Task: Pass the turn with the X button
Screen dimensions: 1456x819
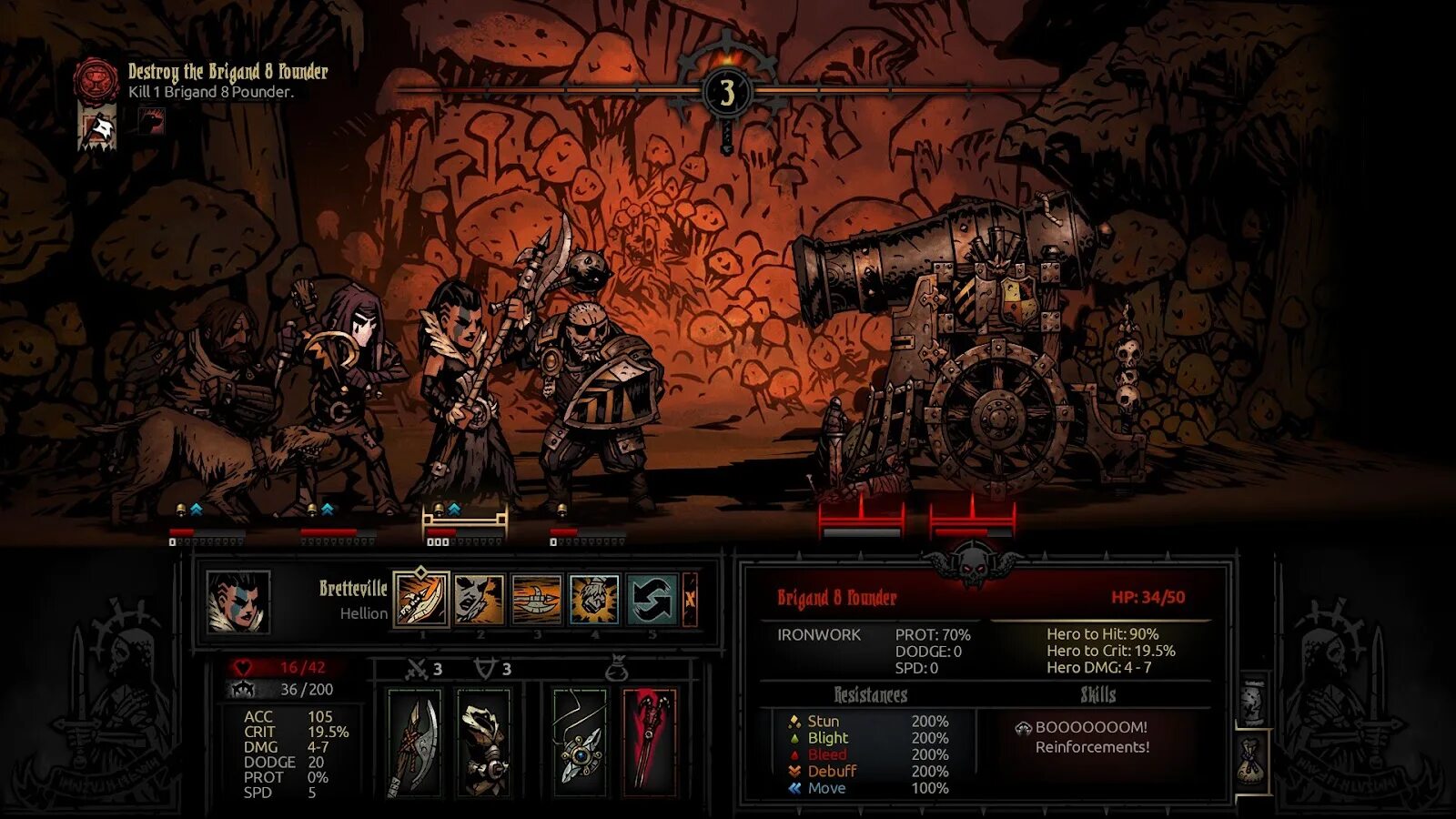Action: pos(690,599)
